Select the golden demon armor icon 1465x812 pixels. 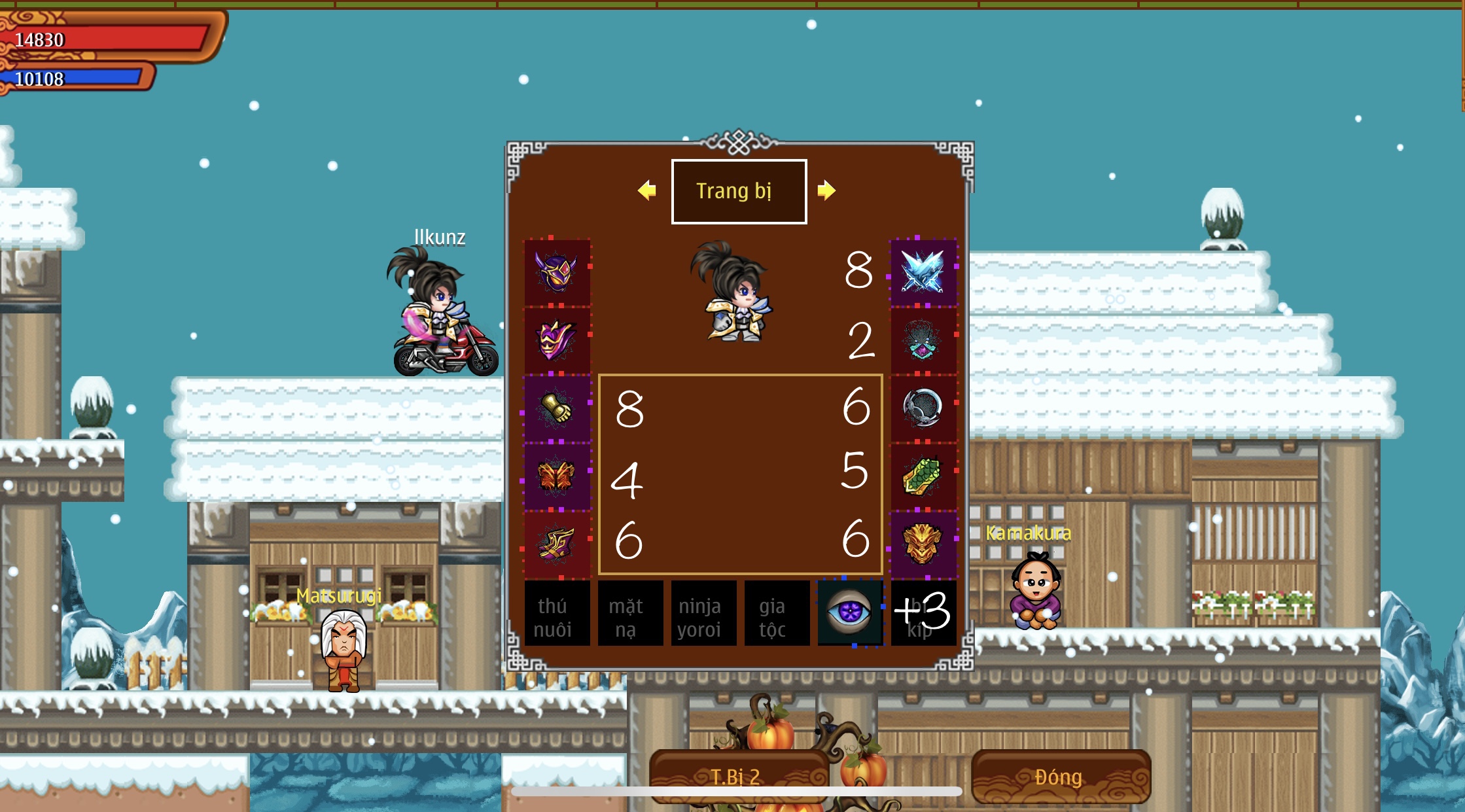click(x=923, y=546)
